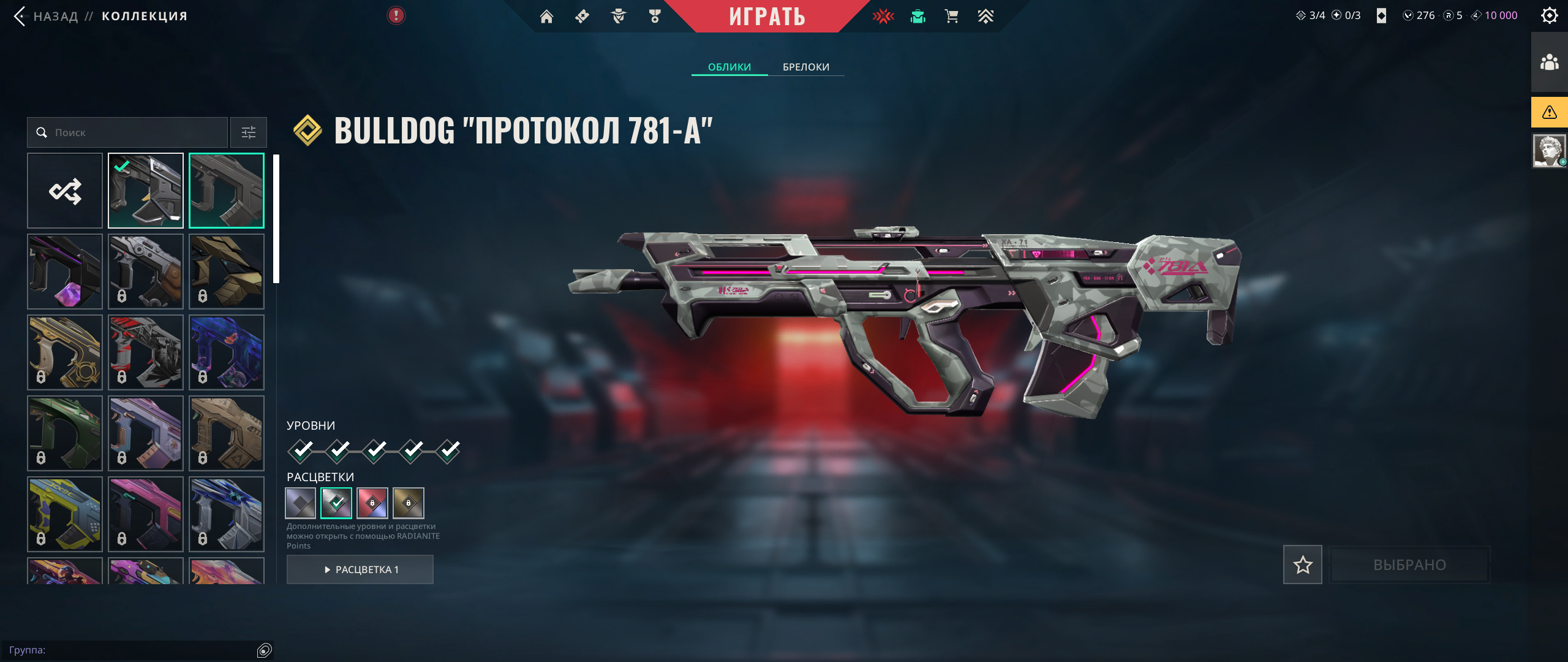This screenshot has height=662, width=1568.
Task: Click the yellow warning notification icon
Action: (1549, 112)
